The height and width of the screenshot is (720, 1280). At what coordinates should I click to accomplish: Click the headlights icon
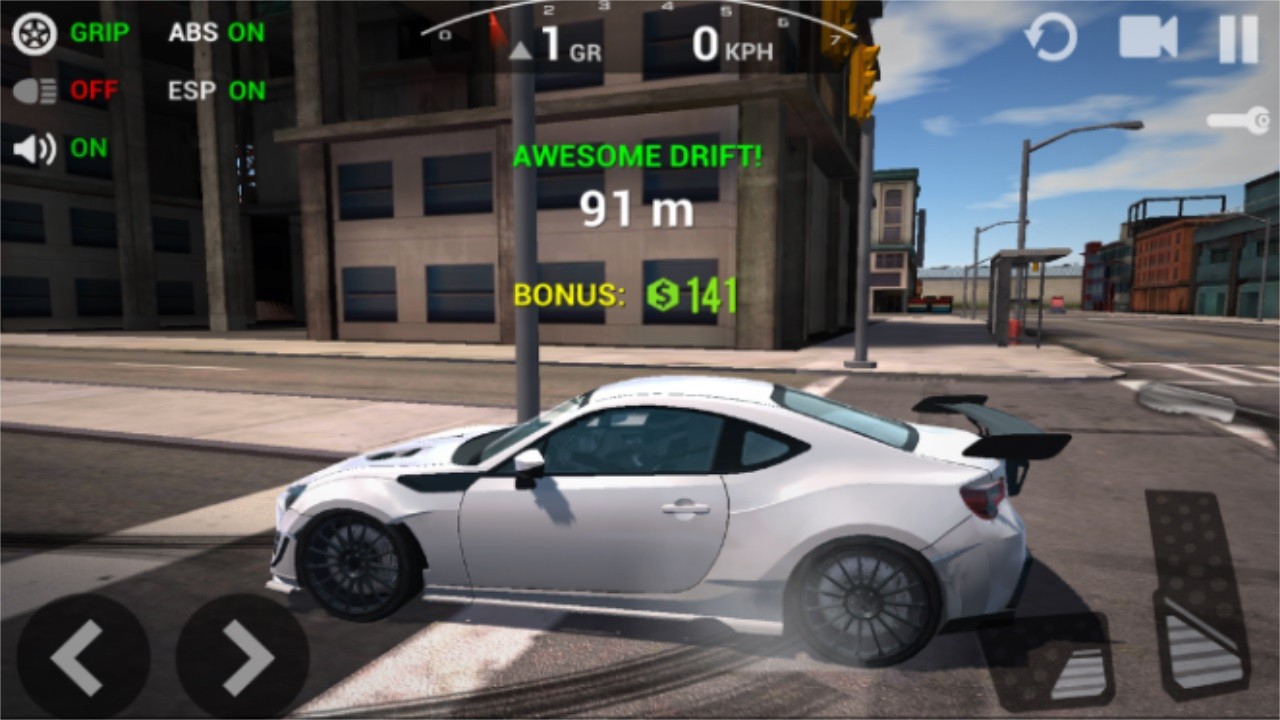click(x=33, y=91)
